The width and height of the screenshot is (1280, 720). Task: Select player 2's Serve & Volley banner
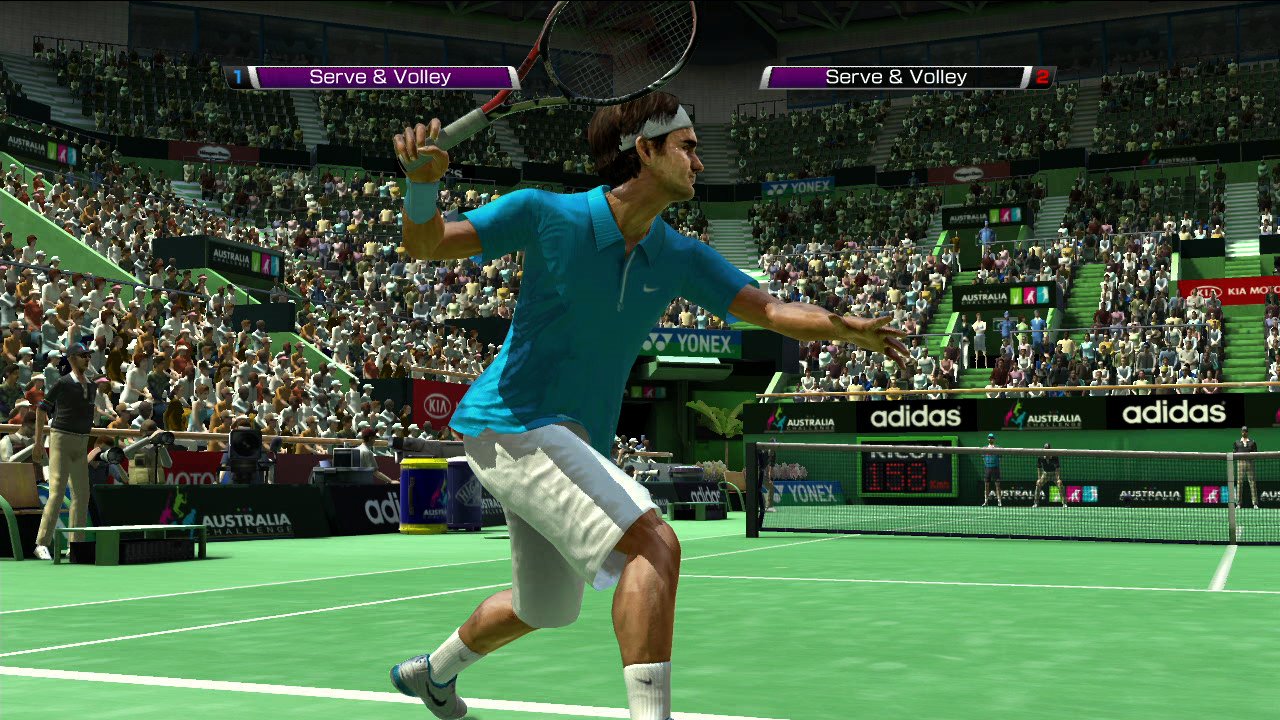pos(896,77)
